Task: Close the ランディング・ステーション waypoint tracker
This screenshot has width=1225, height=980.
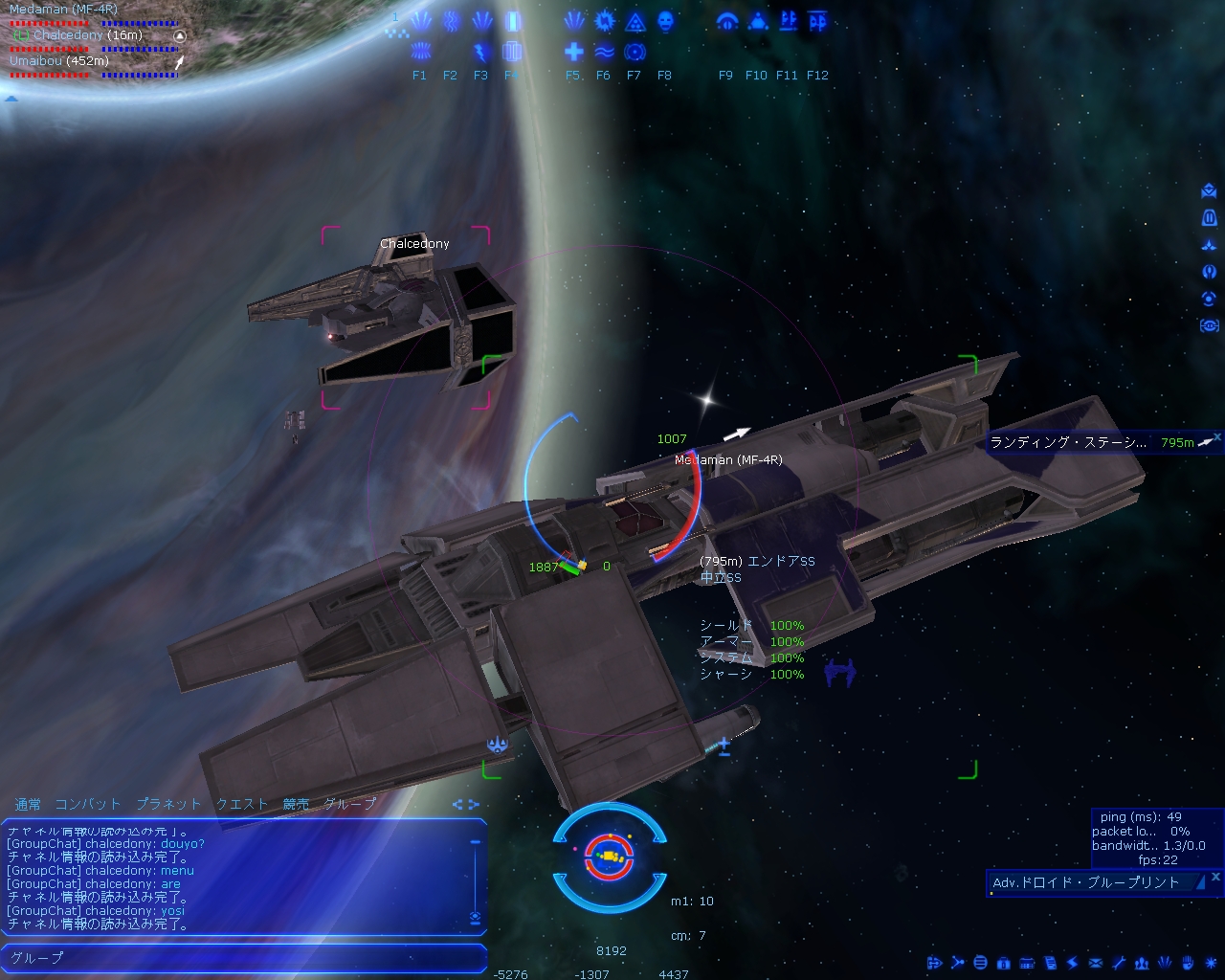Action: tap(1217, 436)
